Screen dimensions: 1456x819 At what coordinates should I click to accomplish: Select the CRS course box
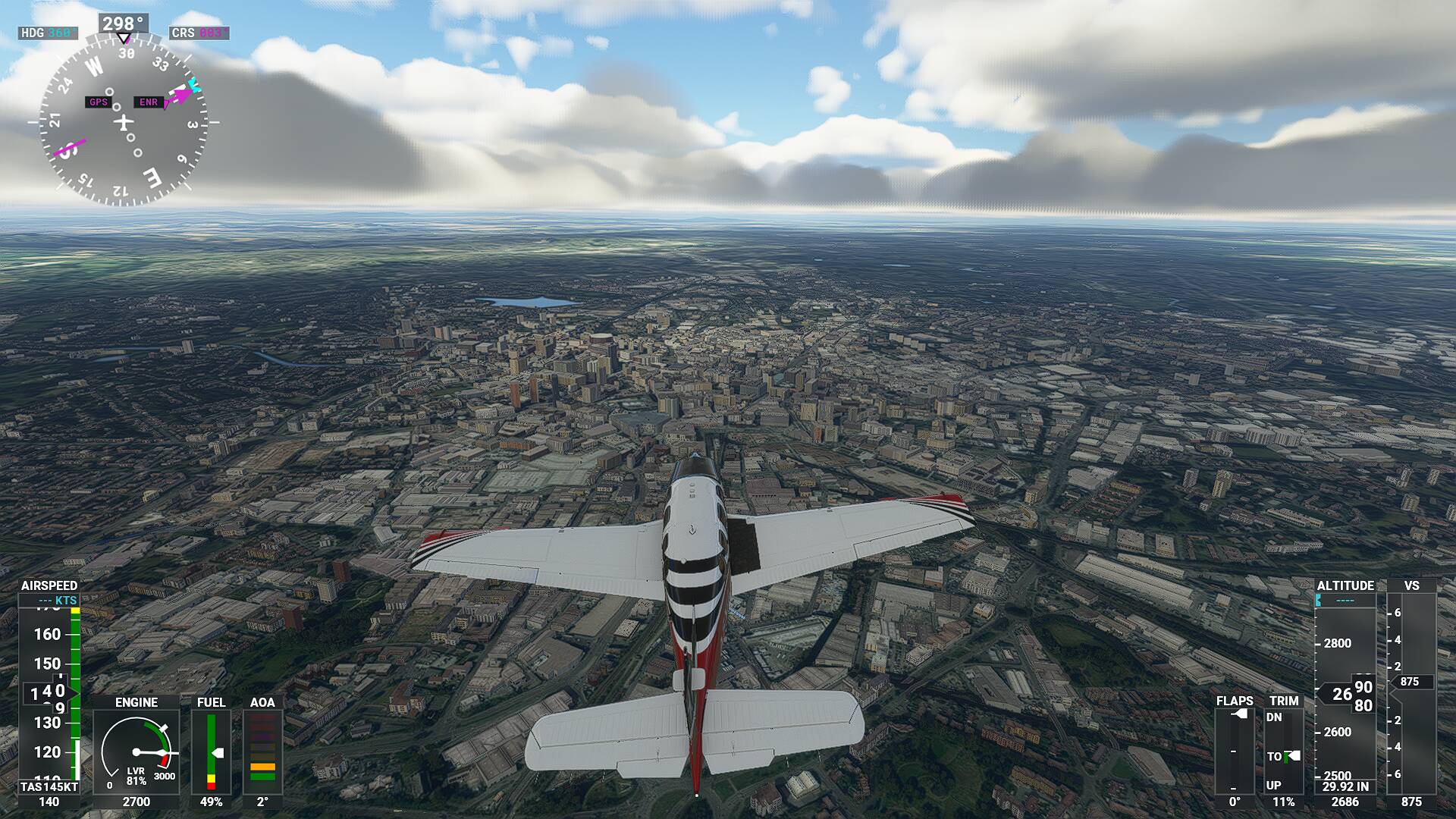pos(199,33)
